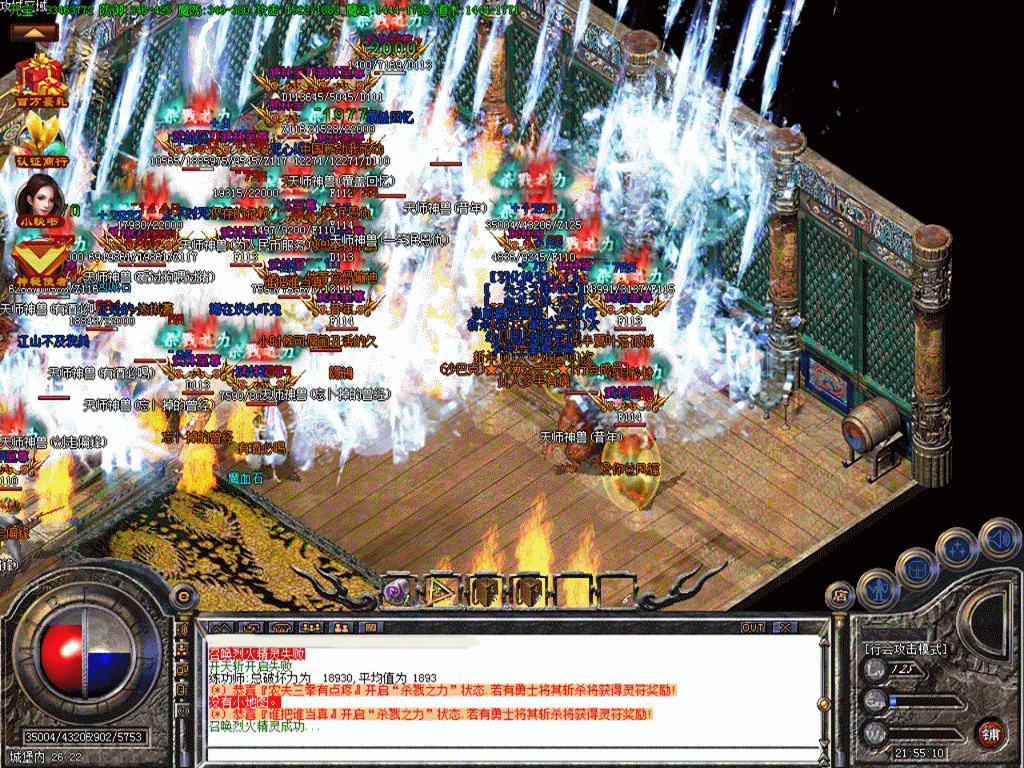The height and width of the screenshot is (768, 1024).
Task: Open the 神秘使者 chevron icon
Action: click(x=41, y=254)
